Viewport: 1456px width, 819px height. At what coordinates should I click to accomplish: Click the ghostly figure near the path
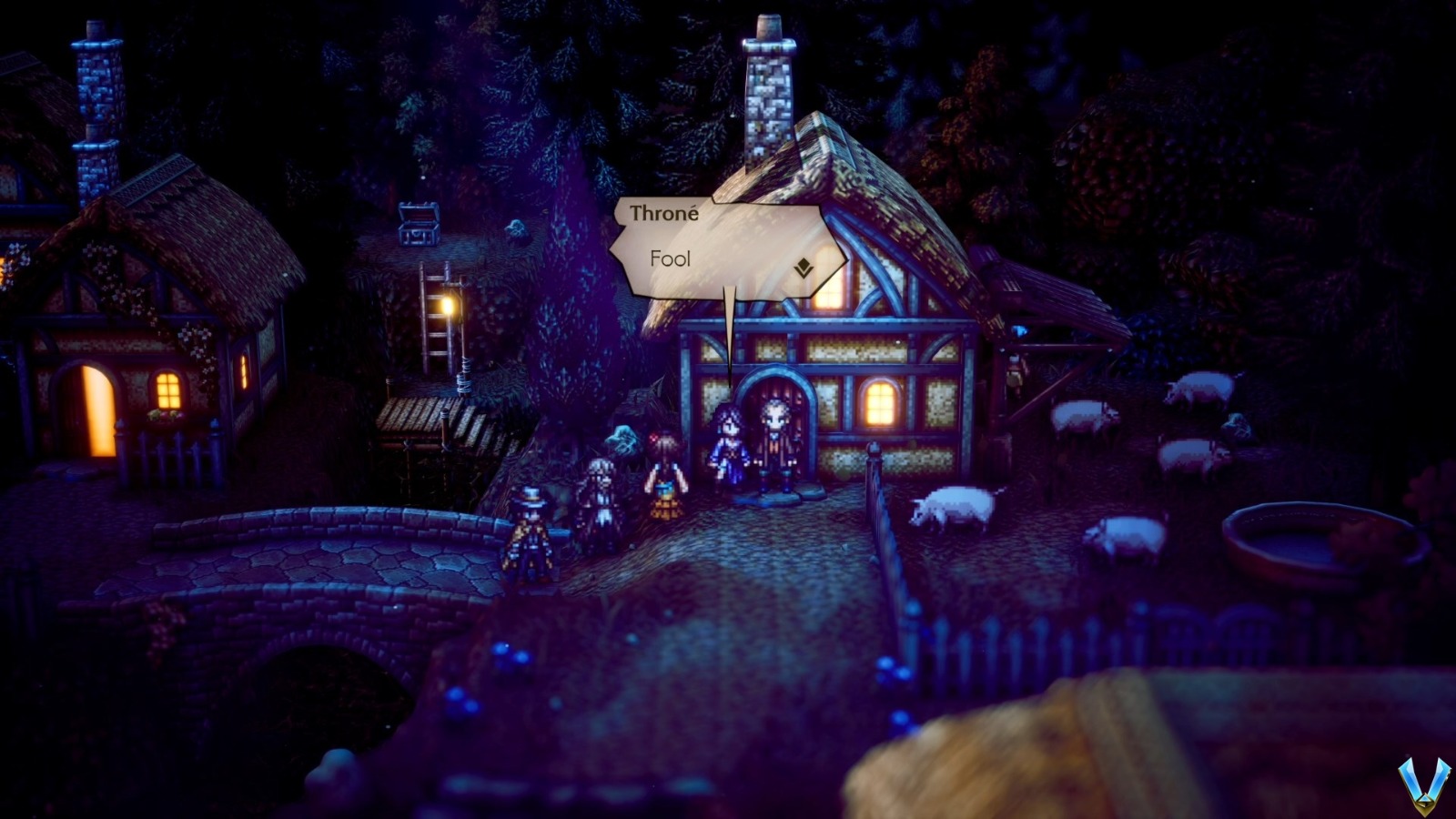[624, 437]
